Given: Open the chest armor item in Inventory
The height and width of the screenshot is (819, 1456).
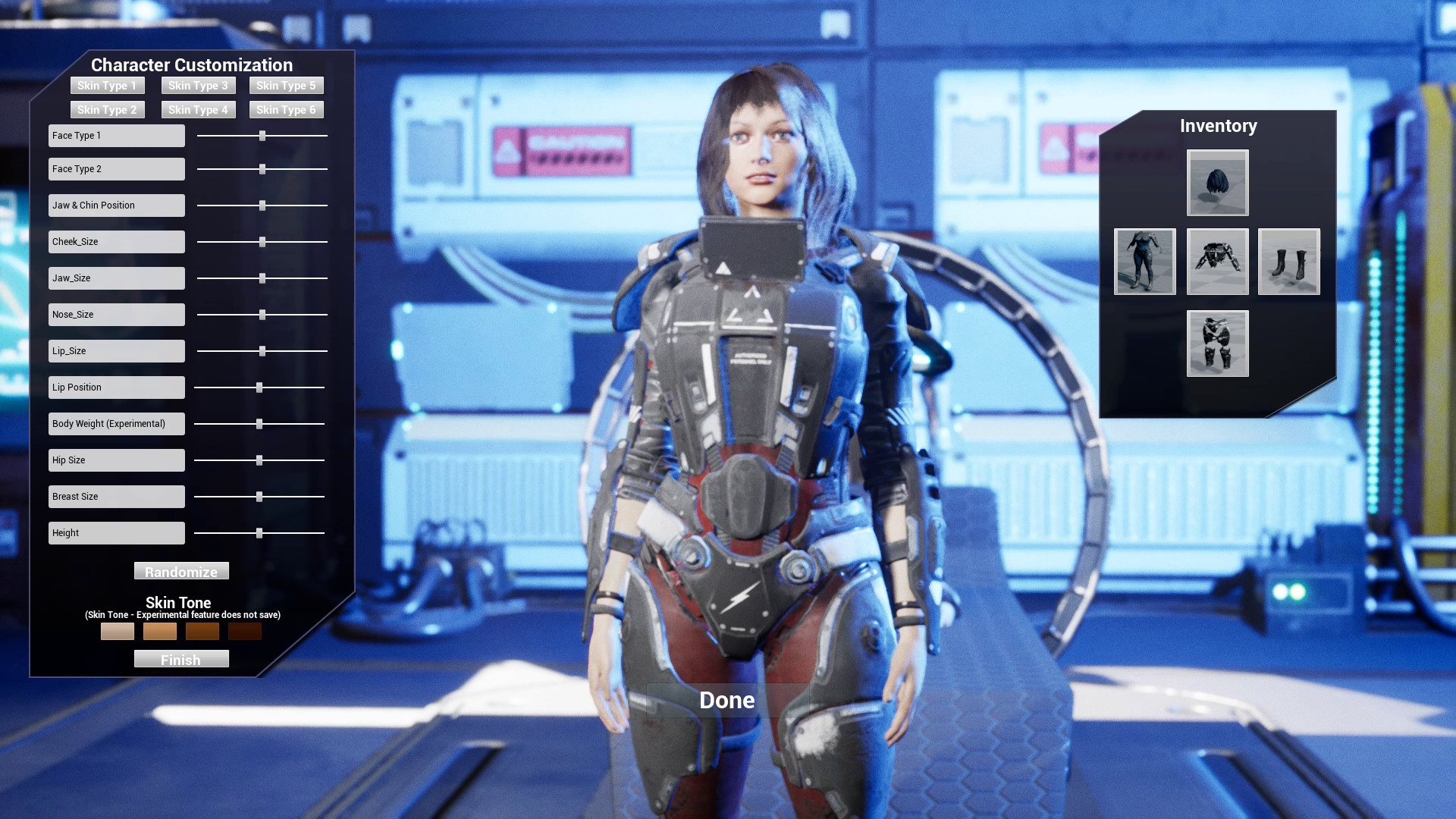Looking at the screenshot, I should [x=1217, y=262].
